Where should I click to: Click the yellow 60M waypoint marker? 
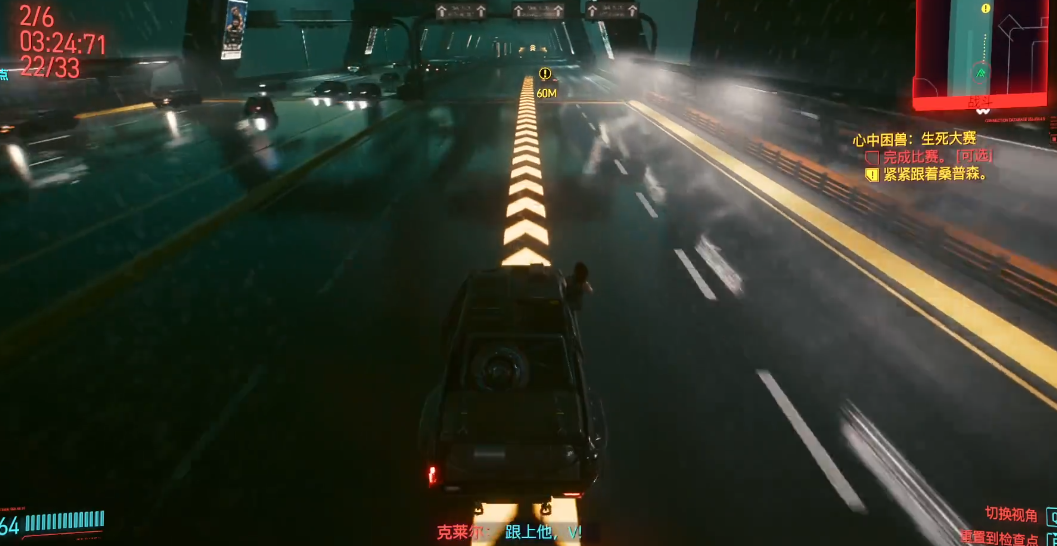545,74
